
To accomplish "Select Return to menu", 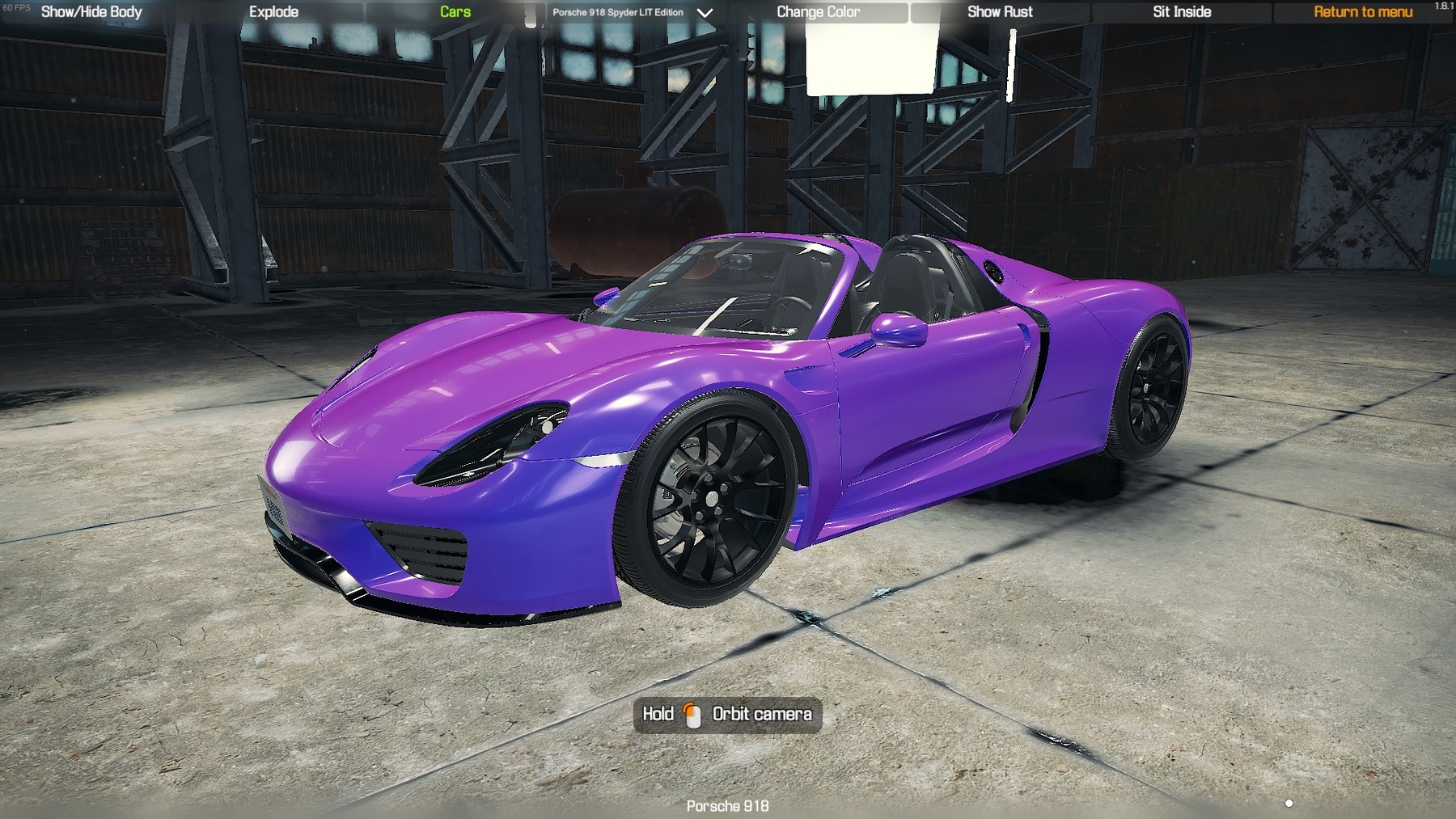I will pos(1363,12).
